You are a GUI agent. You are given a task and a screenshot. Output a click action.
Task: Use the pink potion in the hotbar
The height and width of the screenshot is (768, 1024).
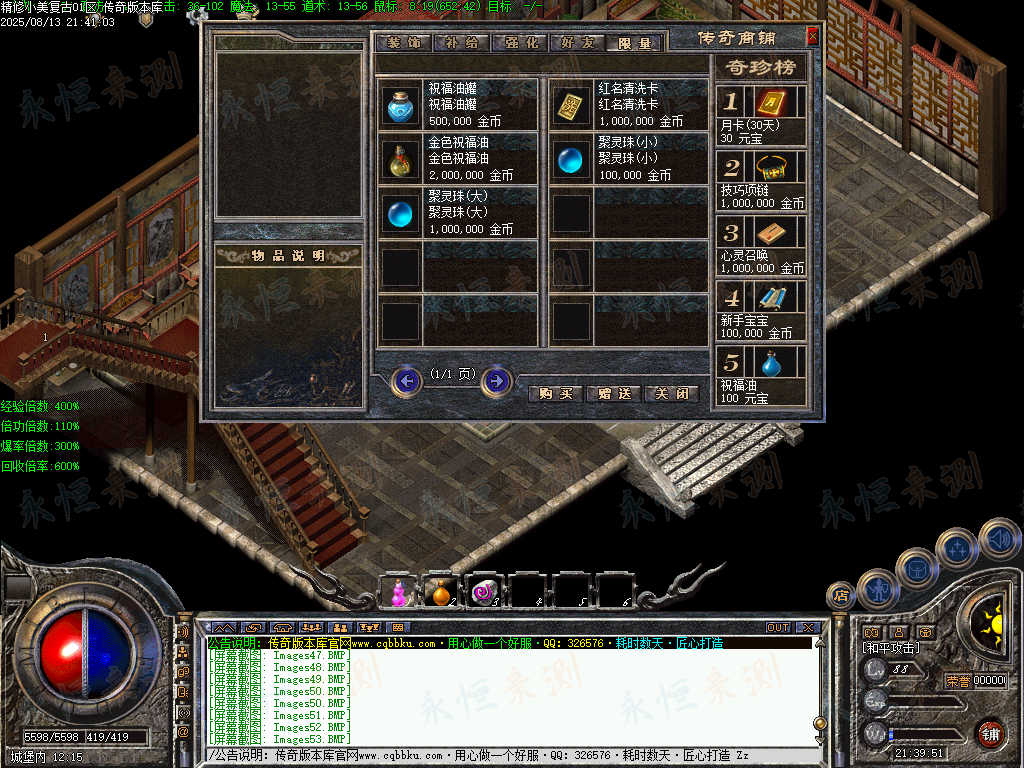tap(399, 593)
